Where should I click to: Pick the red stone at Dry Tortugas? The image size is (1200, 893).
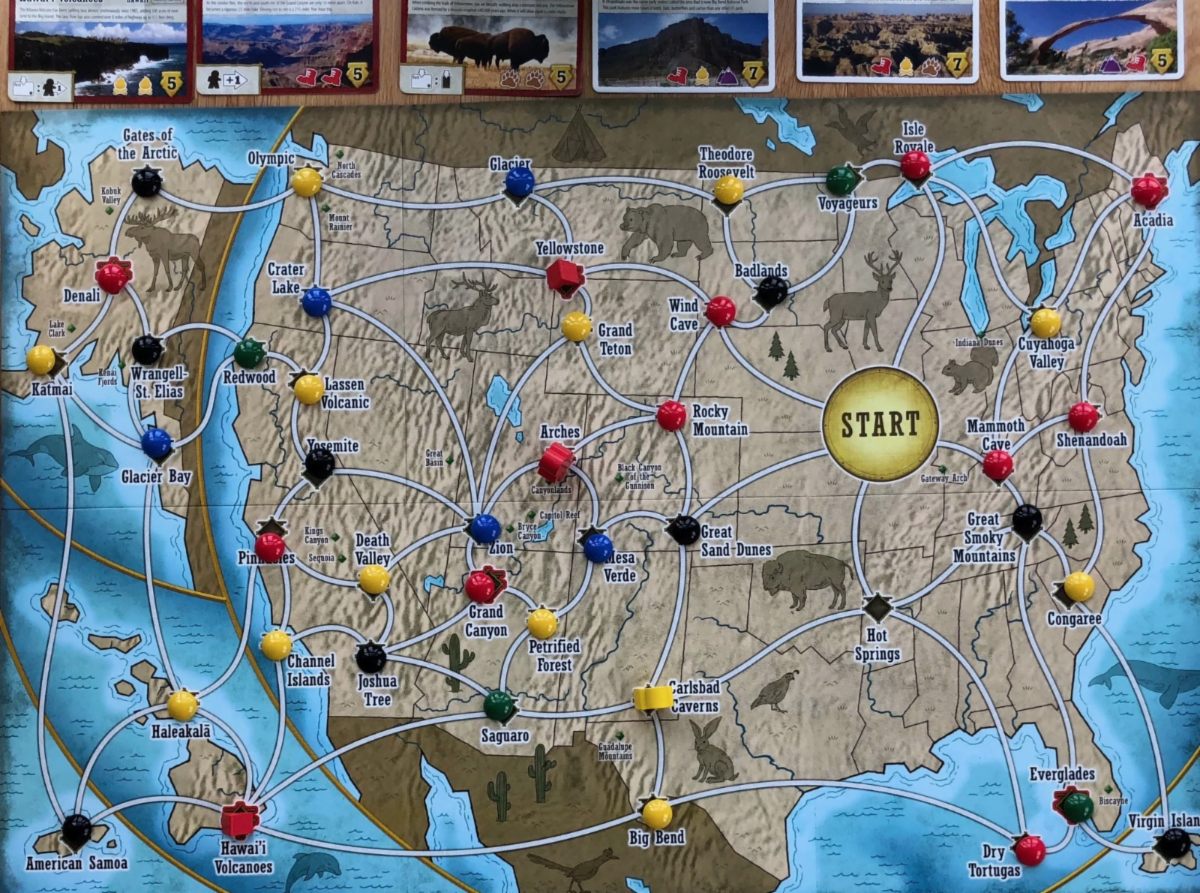click(1029, 850)
